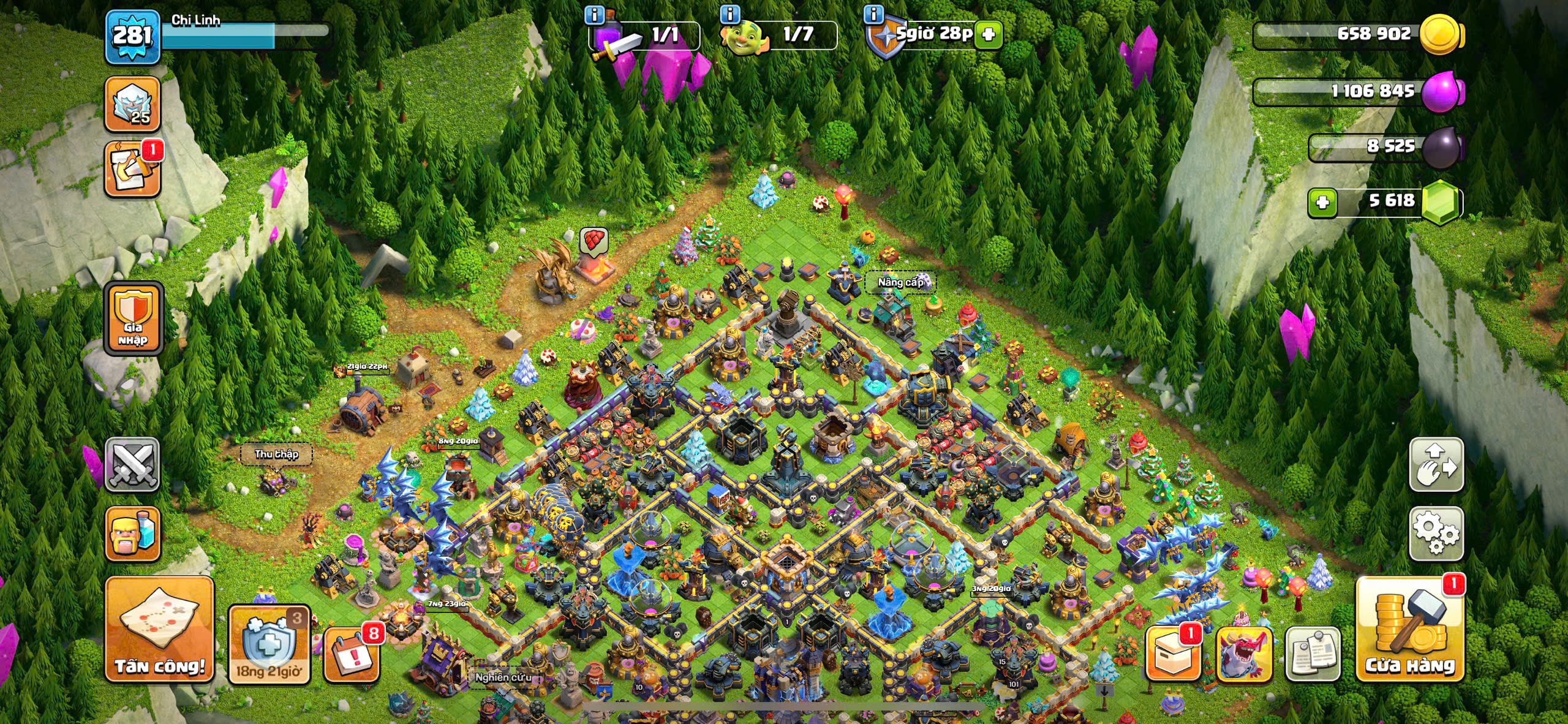Open the 18ng 21giờ season pass
The image size is (1568, 724).
[x=269, y=644]
